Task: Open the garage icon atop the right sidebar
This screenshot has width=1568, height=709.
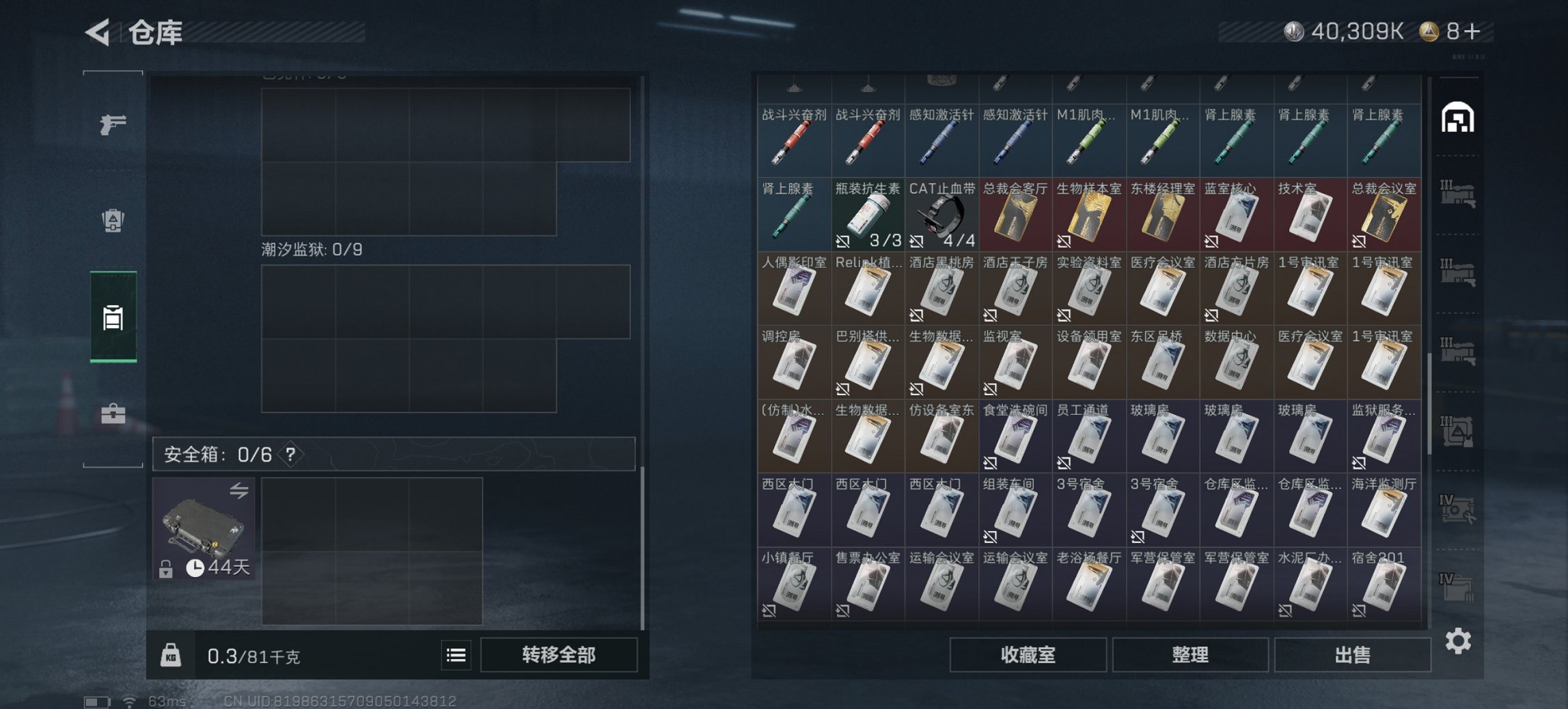Action: (1458, 118)
